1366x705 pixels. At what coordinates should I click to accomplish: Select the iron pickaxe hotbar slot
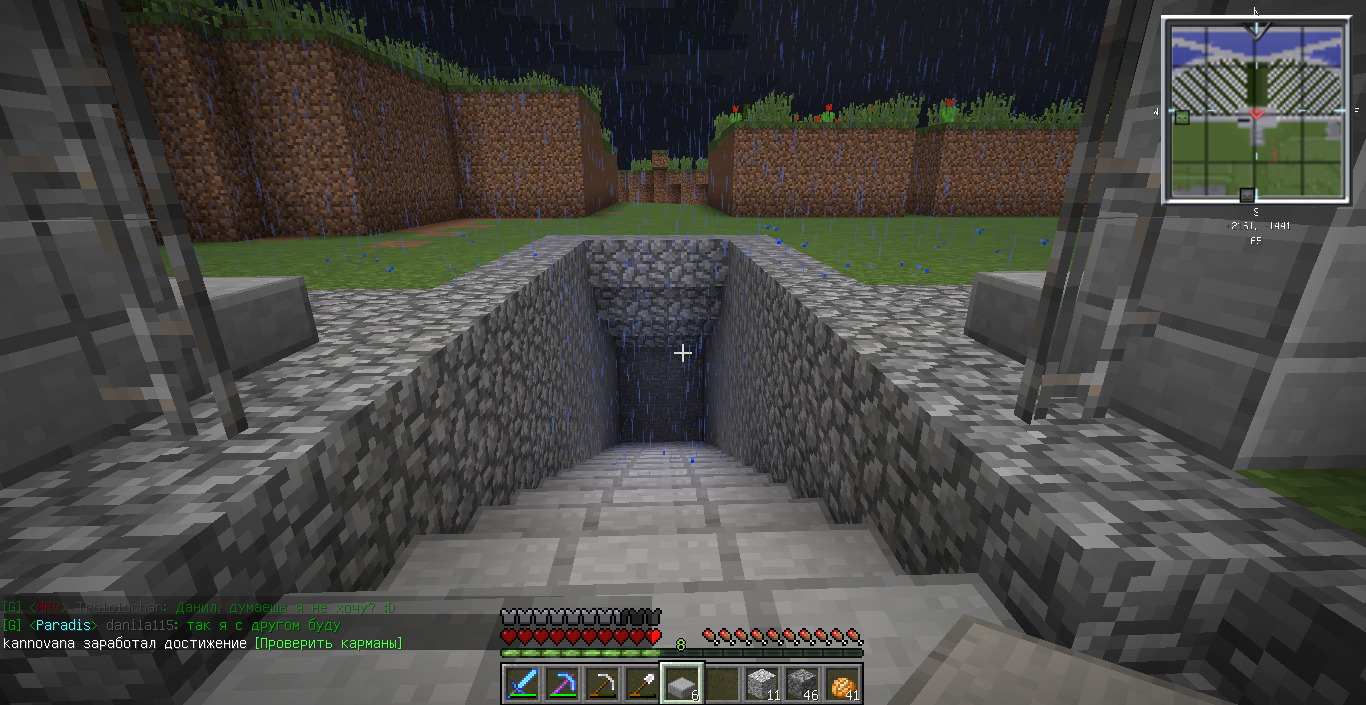[602, 684]
